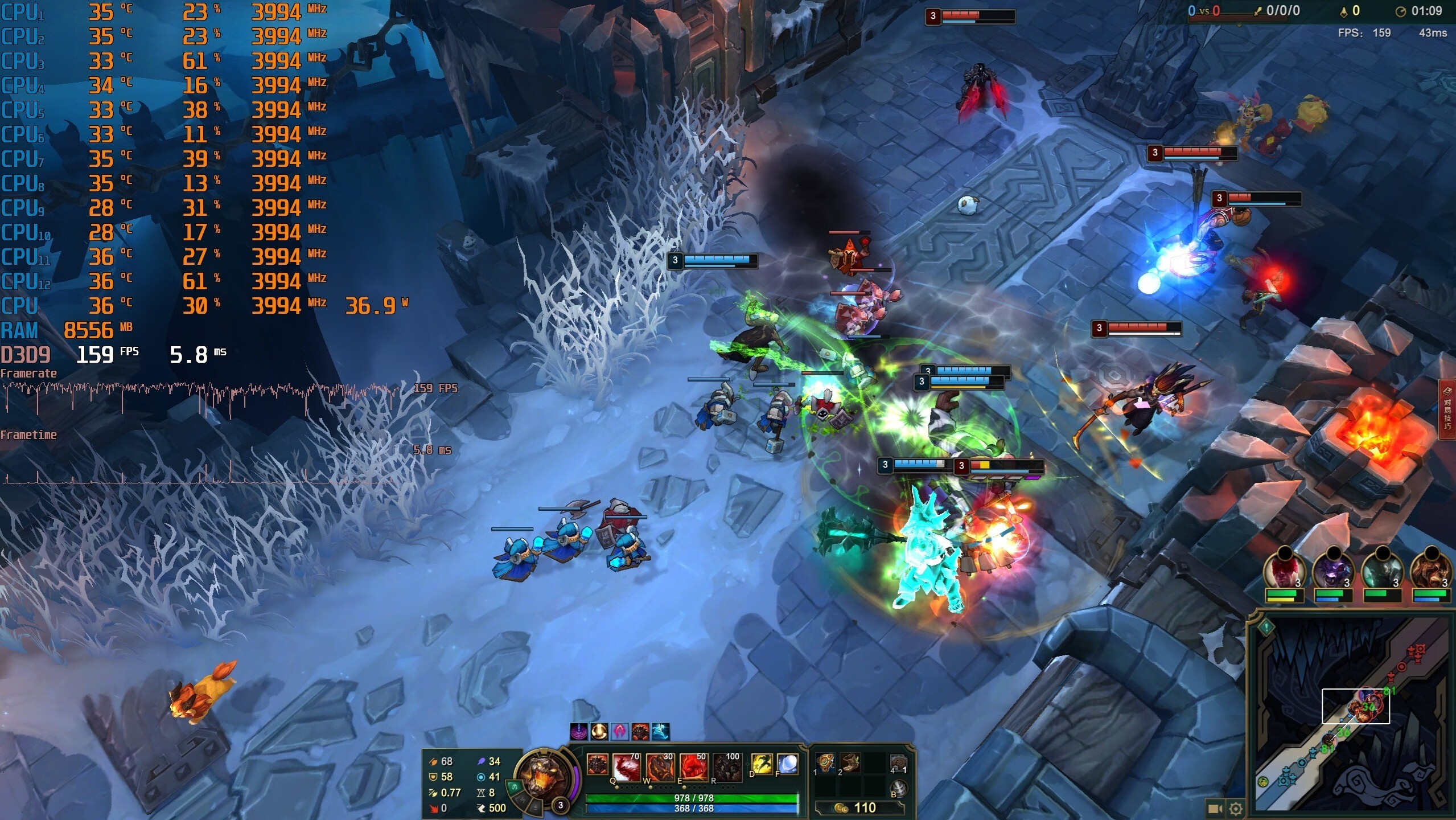Click the minimap
The image size is (1456, 820).
[x=1355, y=717]
